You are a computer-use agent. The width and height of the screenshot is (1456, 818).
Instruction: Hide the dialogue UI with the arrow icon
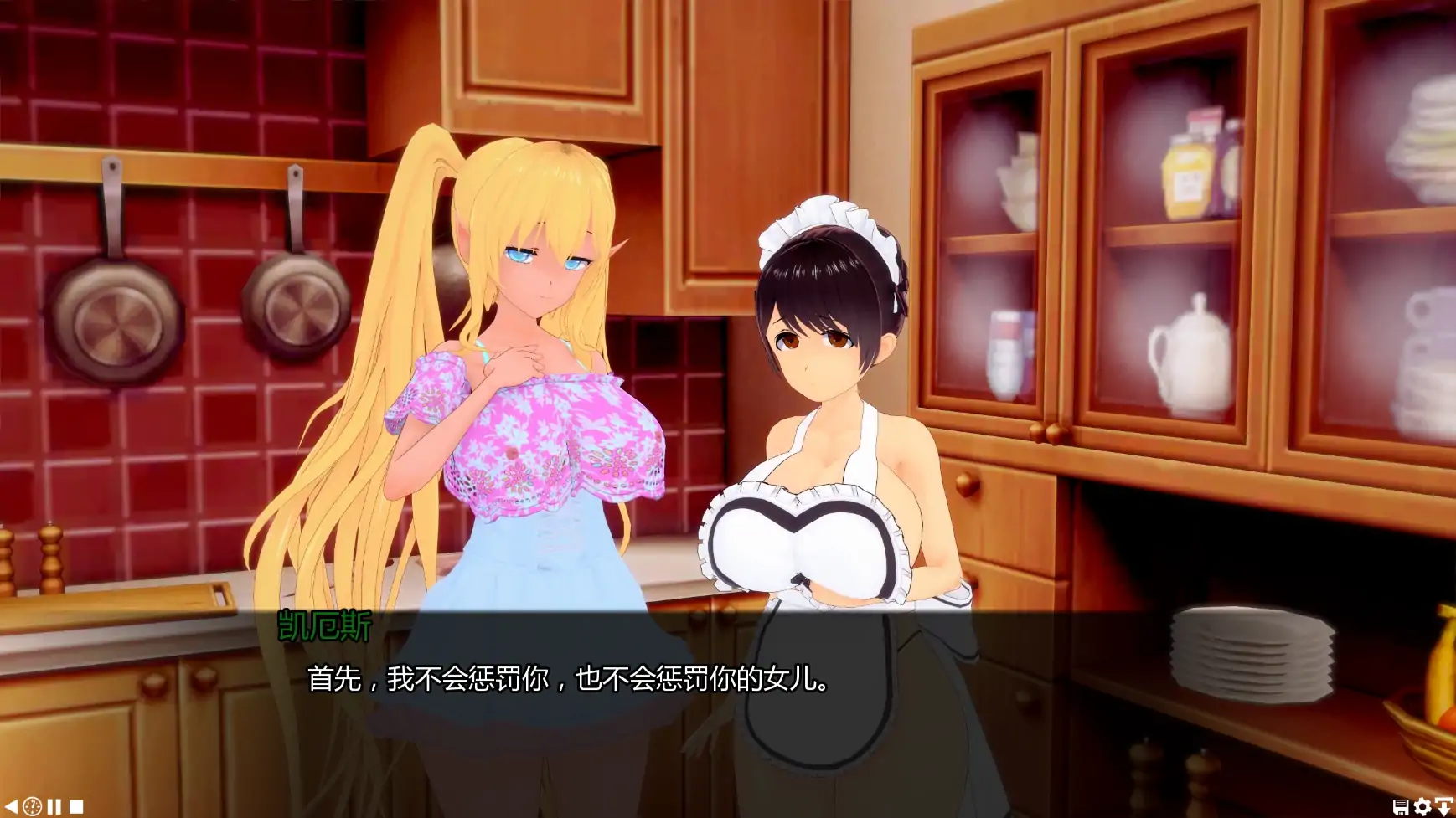(1443, 806)
